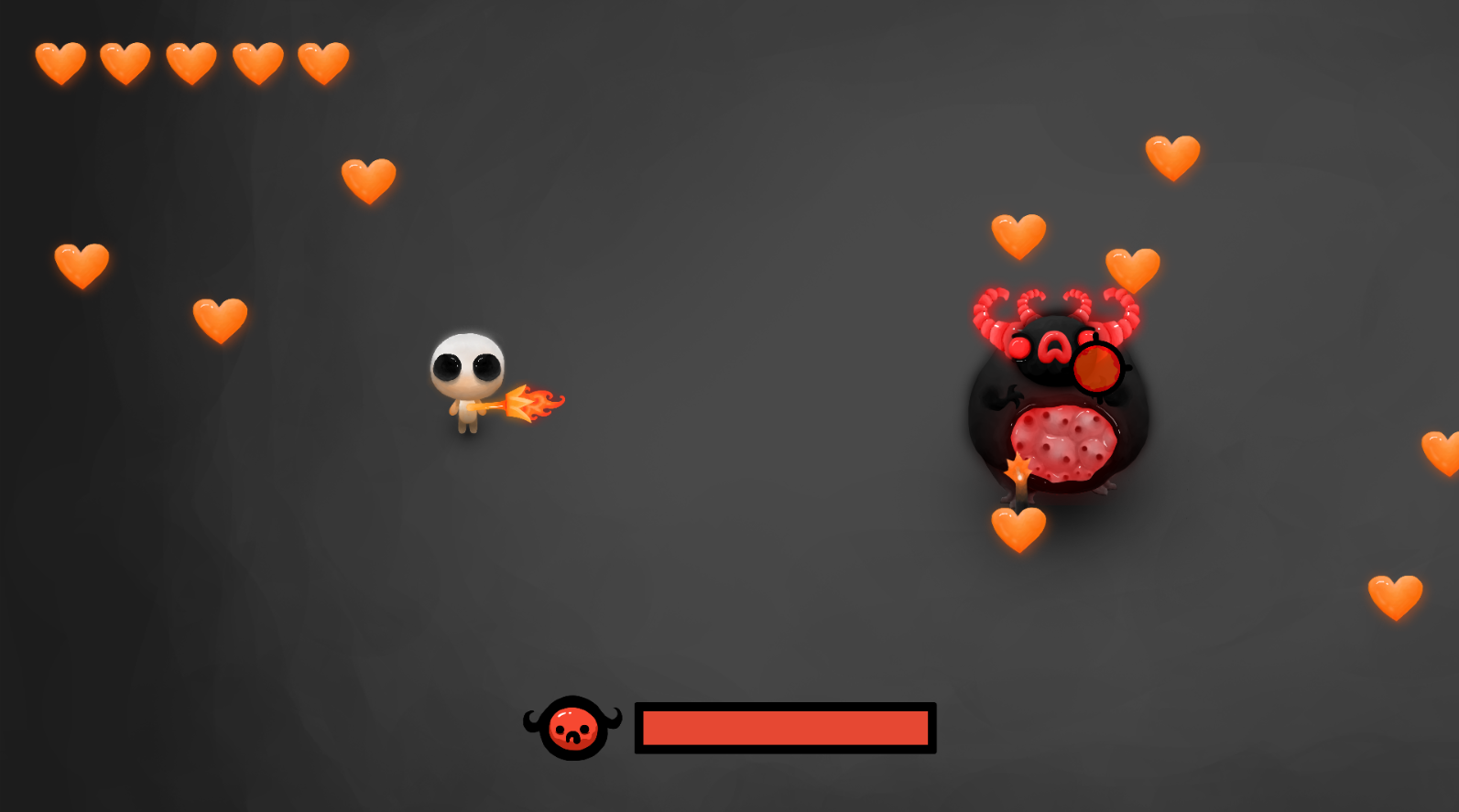This screenshot has height=812, width=1459.
Task: Click the boss health bar
Action: click(x=783, y=728)
